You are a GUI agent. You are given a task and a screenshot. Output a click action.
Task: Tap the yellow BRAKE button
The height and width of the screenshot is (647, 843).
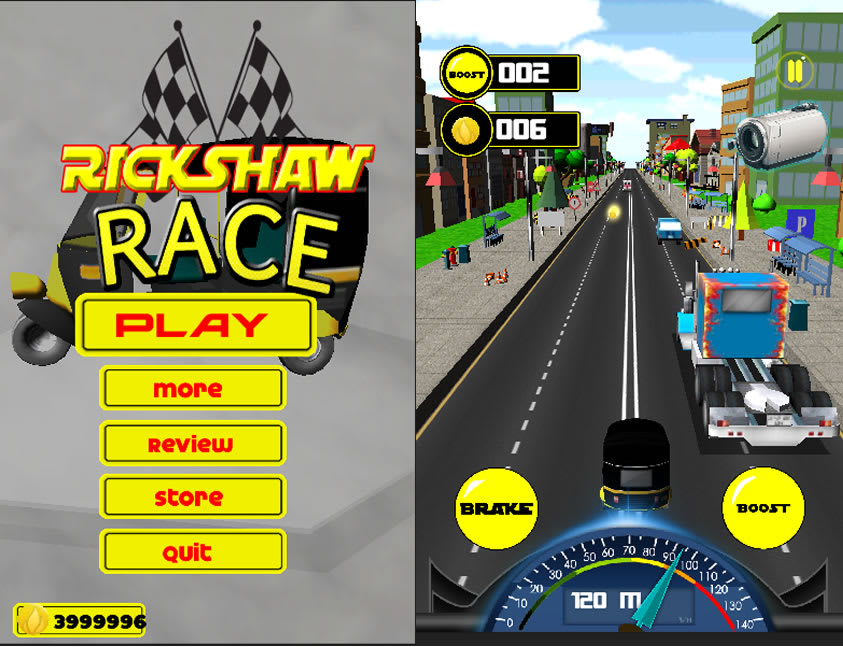point(496,508)
